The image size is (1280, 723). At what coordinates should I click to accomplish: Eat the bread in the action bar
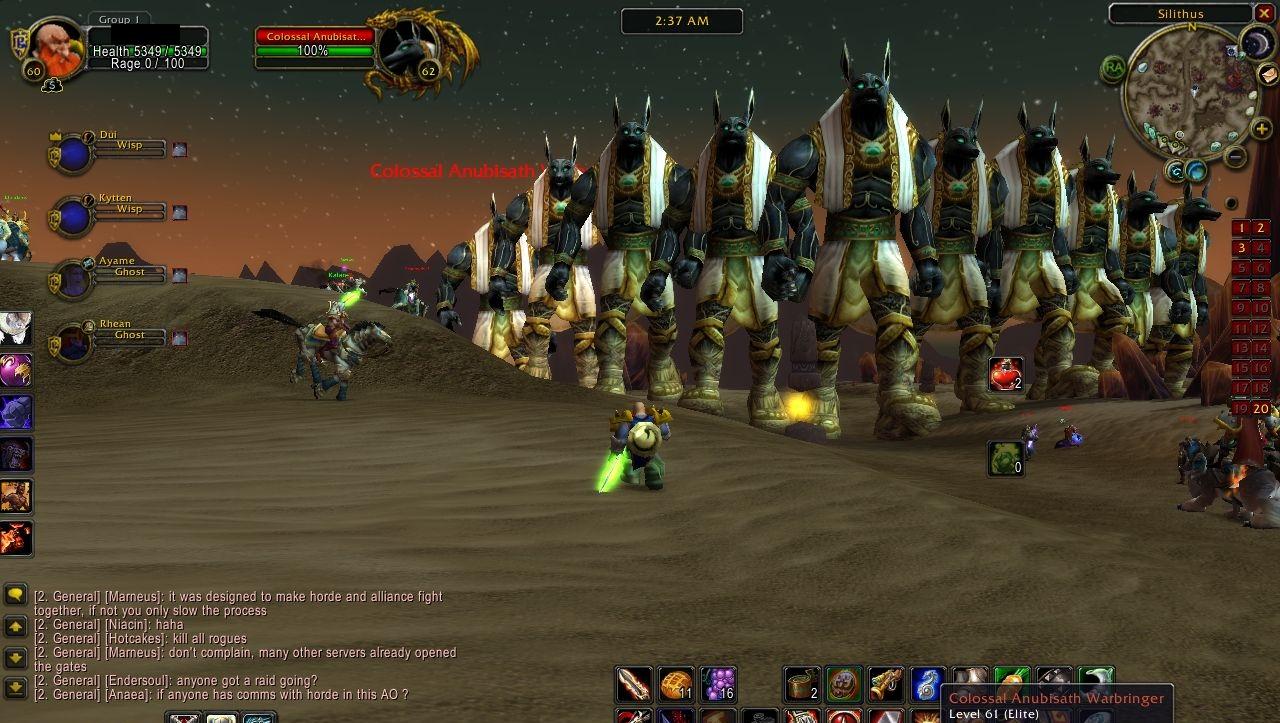click(x=676, y=684)
